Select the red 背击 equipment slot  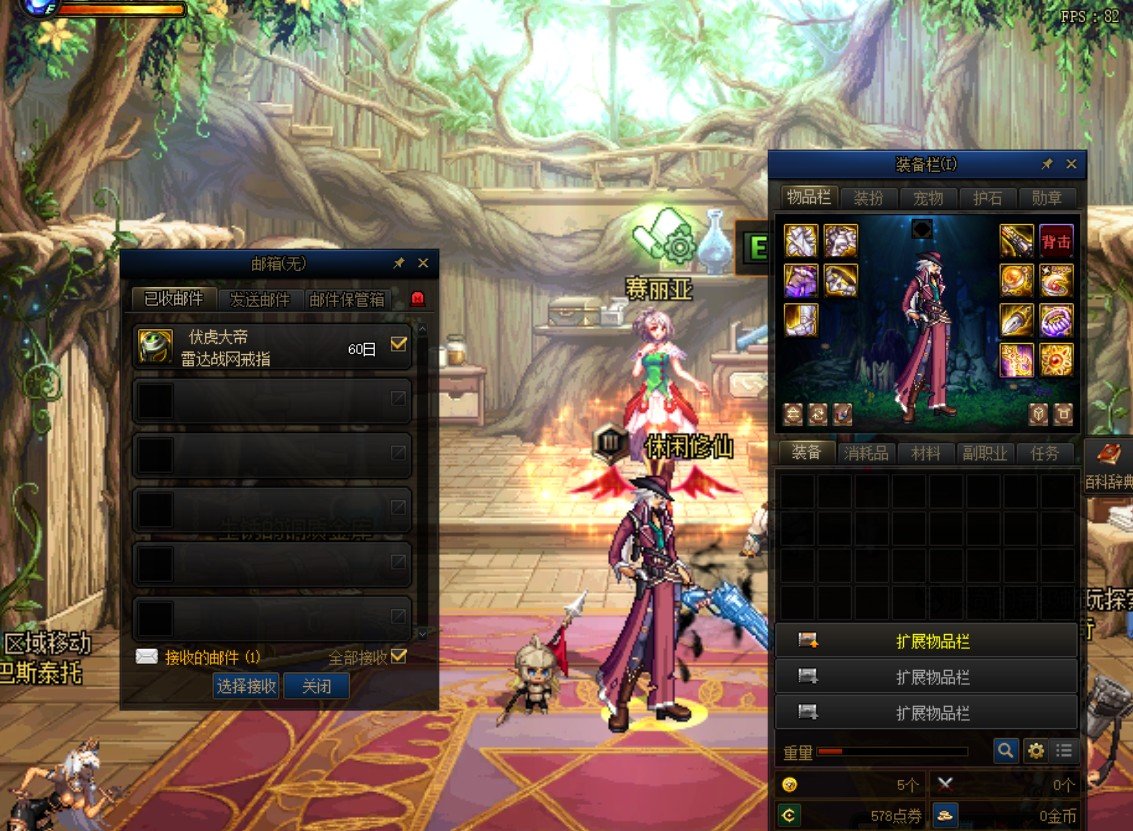click(1056, 241)
